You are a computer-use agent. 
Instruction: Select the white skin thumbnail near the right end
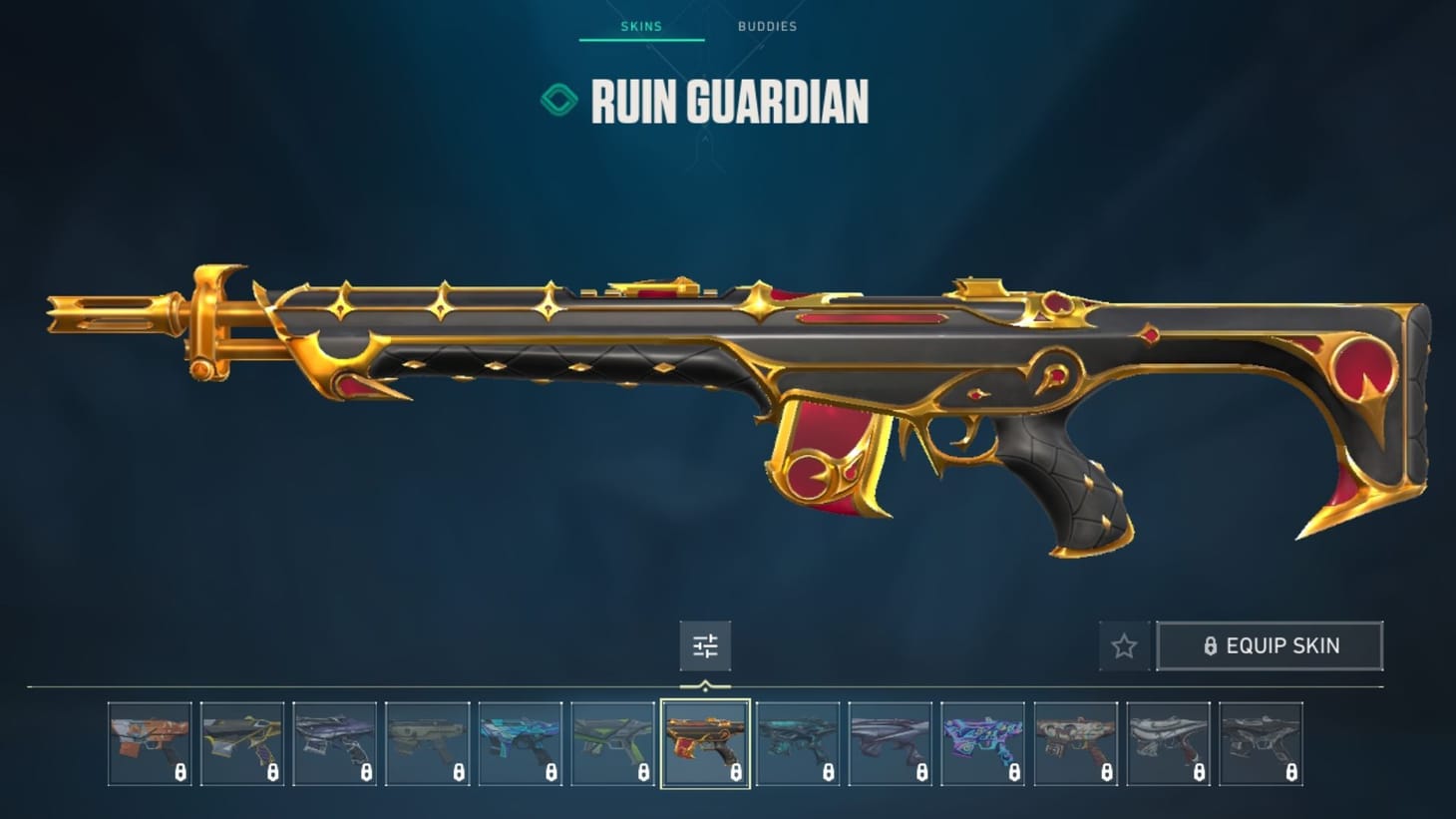pos(1170,743)
